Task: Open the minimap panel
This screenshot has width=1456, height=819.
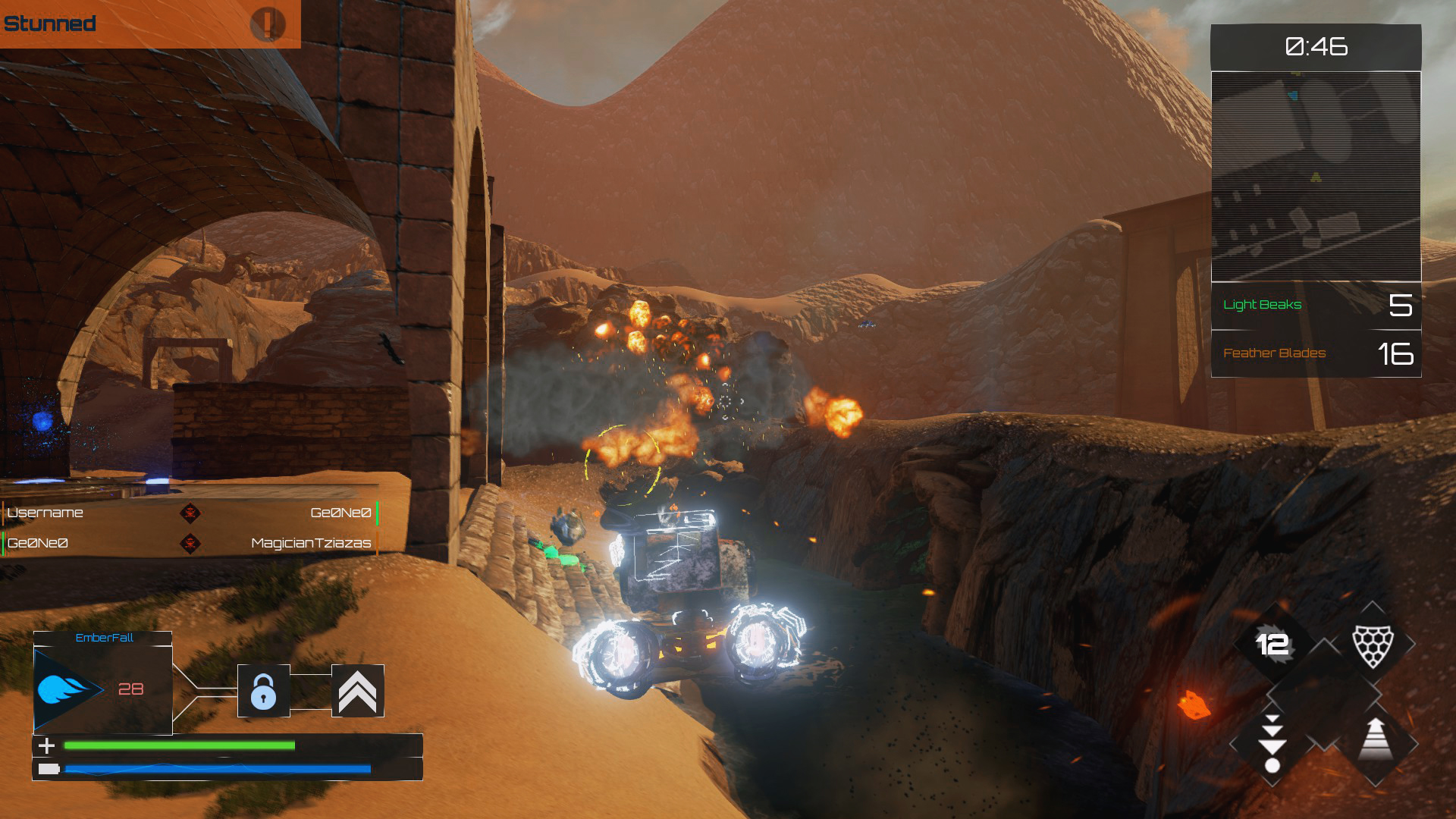Action: [1316, 177]
